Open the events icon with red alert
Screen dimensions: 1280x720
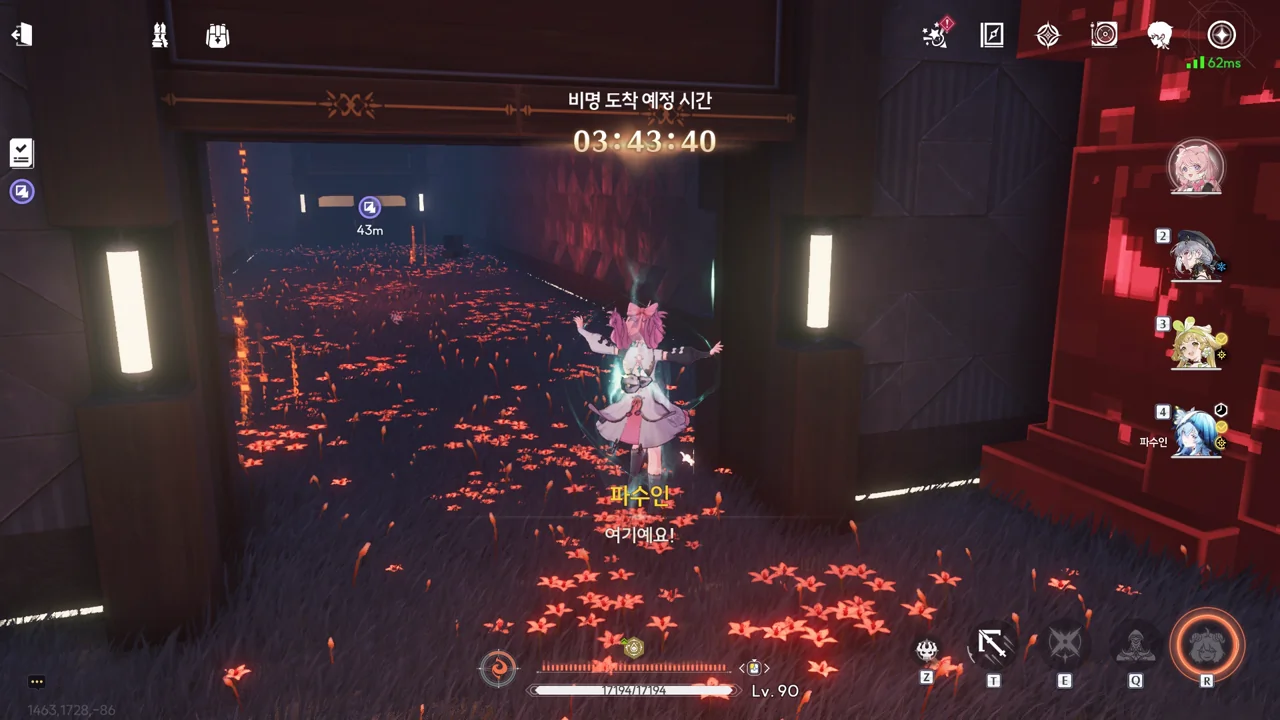click(x=937, y=35)
